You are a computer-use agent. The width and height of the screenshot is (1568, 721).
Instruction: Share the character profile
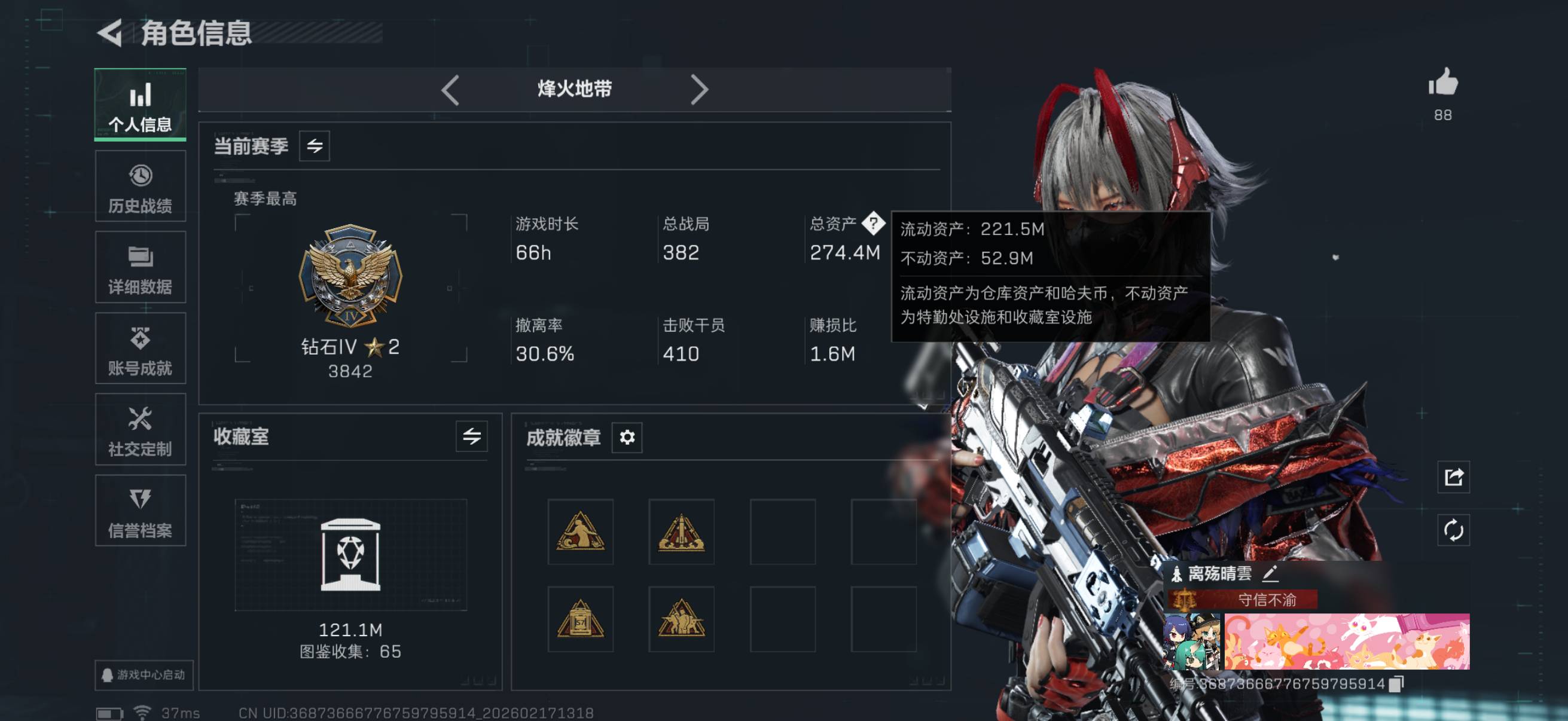pyautogui.click(x=1454, y=477)
